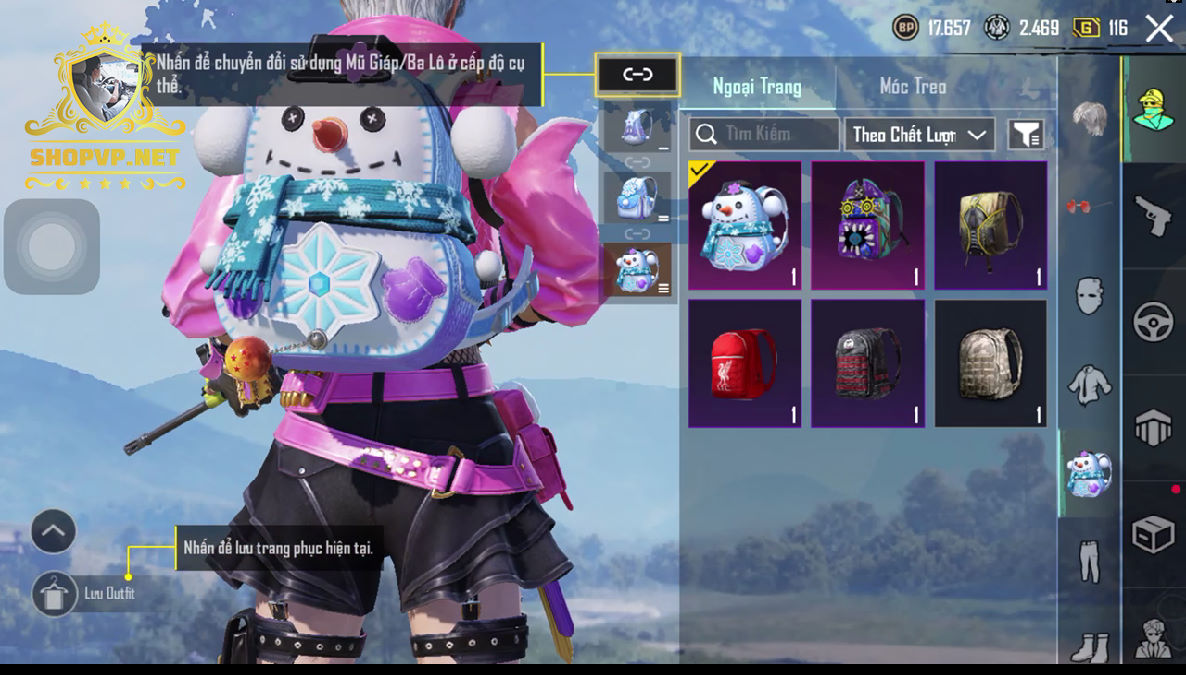Open the hair category
The height and width of the screenshot is (675, 1186).
pyautogui.click(x=1089, y=118)
